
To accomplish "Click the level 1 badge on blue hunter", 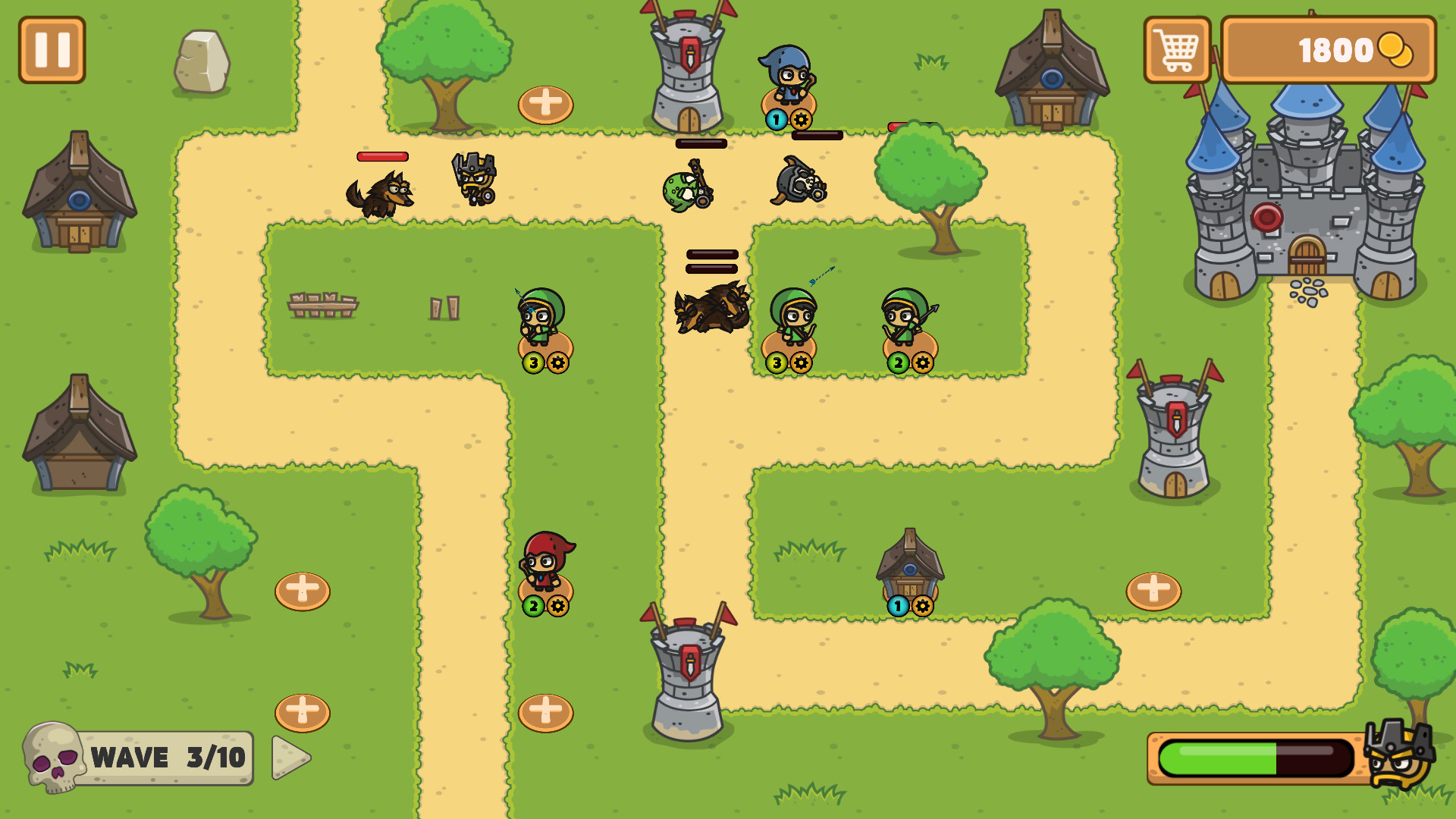I will click(x=776, y=118).
